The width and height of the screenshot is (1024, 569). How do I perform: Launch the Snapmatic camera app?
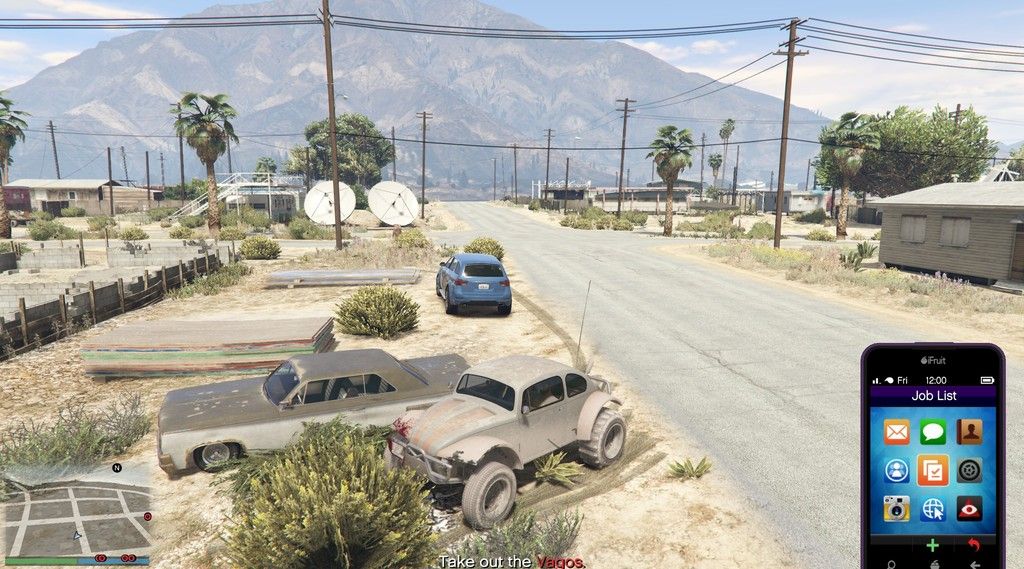[896, 508]
